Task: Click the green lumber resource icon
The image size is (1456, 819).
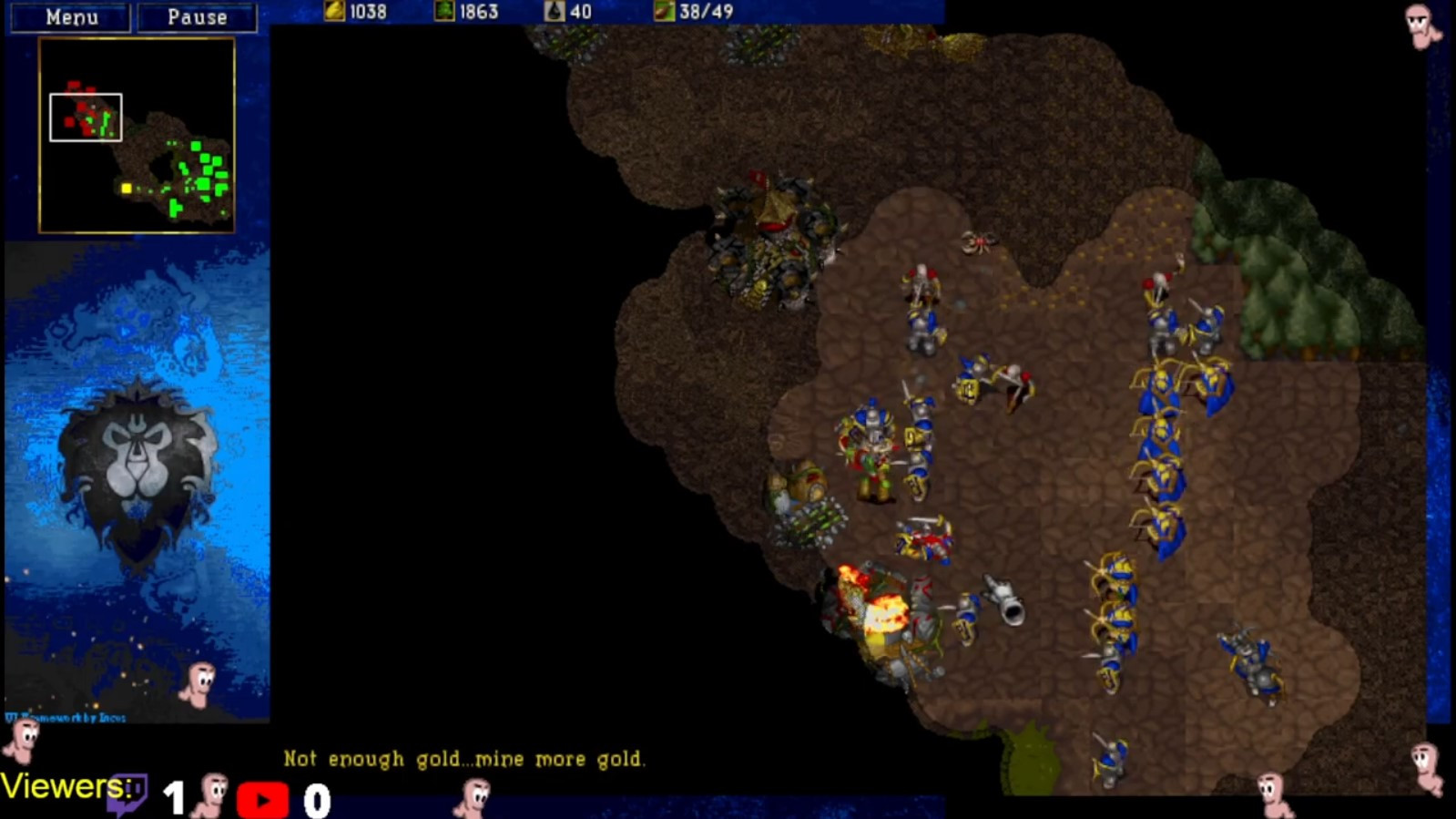Action: pos(443,11)
